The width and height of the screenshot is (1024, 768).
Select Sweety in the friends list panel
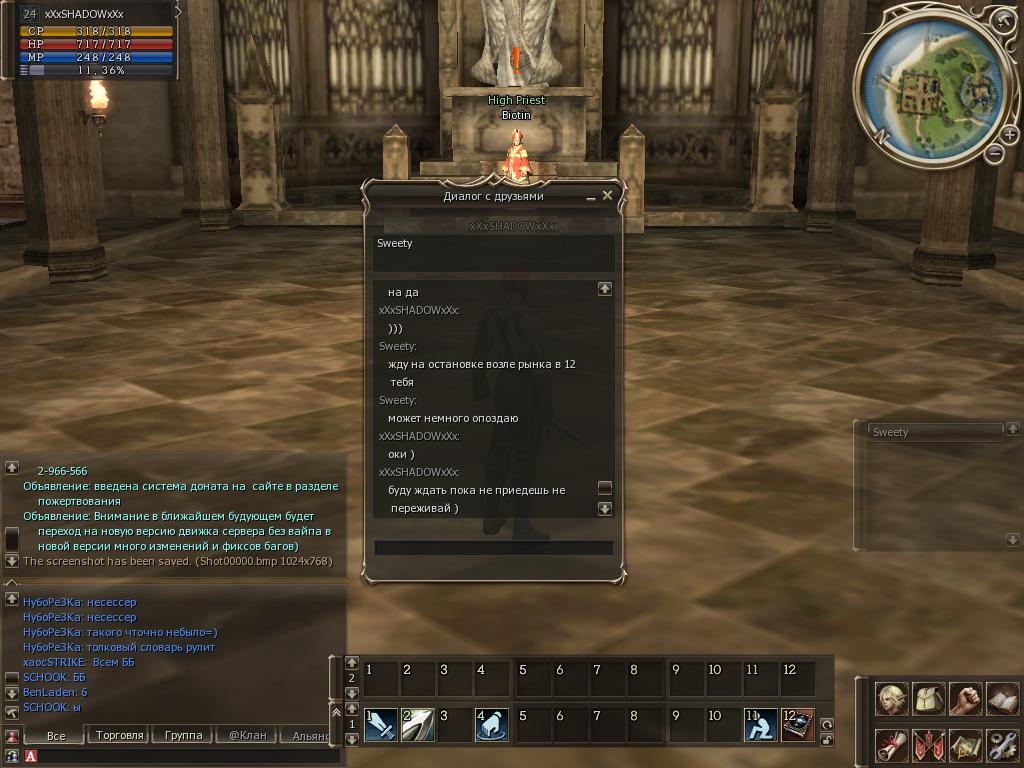pyautogui.click(x=934, y=432)
